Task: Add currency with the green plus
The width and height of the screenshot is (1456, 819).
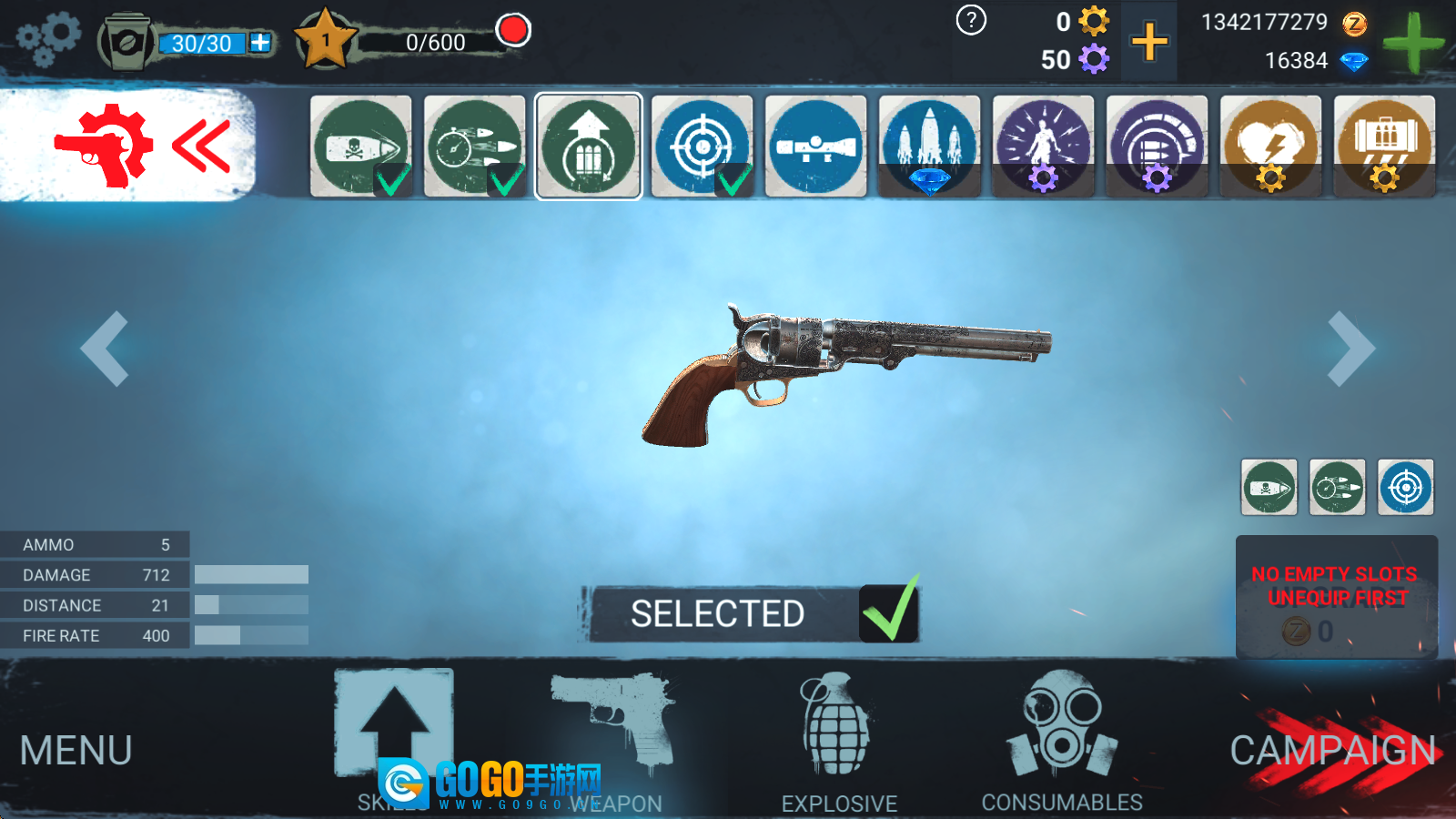Action: click(1412, 43)
